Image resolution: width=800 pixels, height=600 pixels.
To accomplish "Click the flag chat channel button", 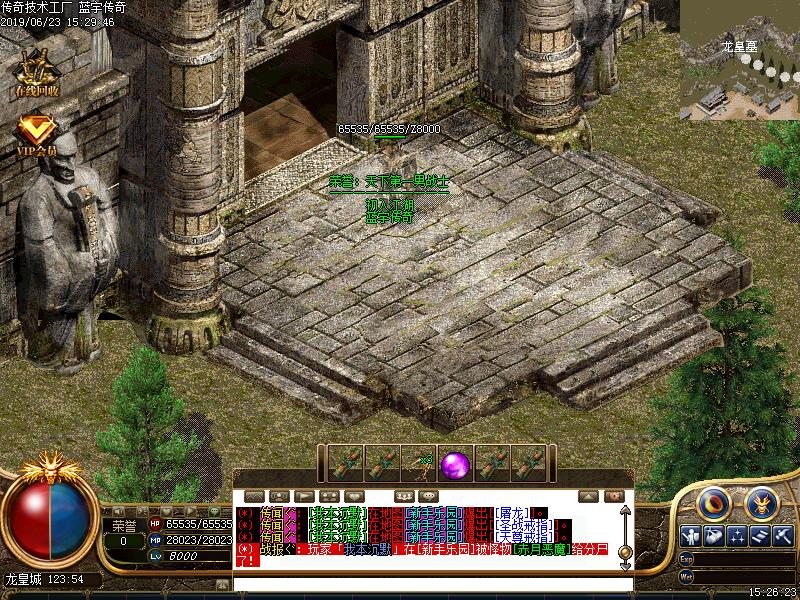I will tap(303, 496).
